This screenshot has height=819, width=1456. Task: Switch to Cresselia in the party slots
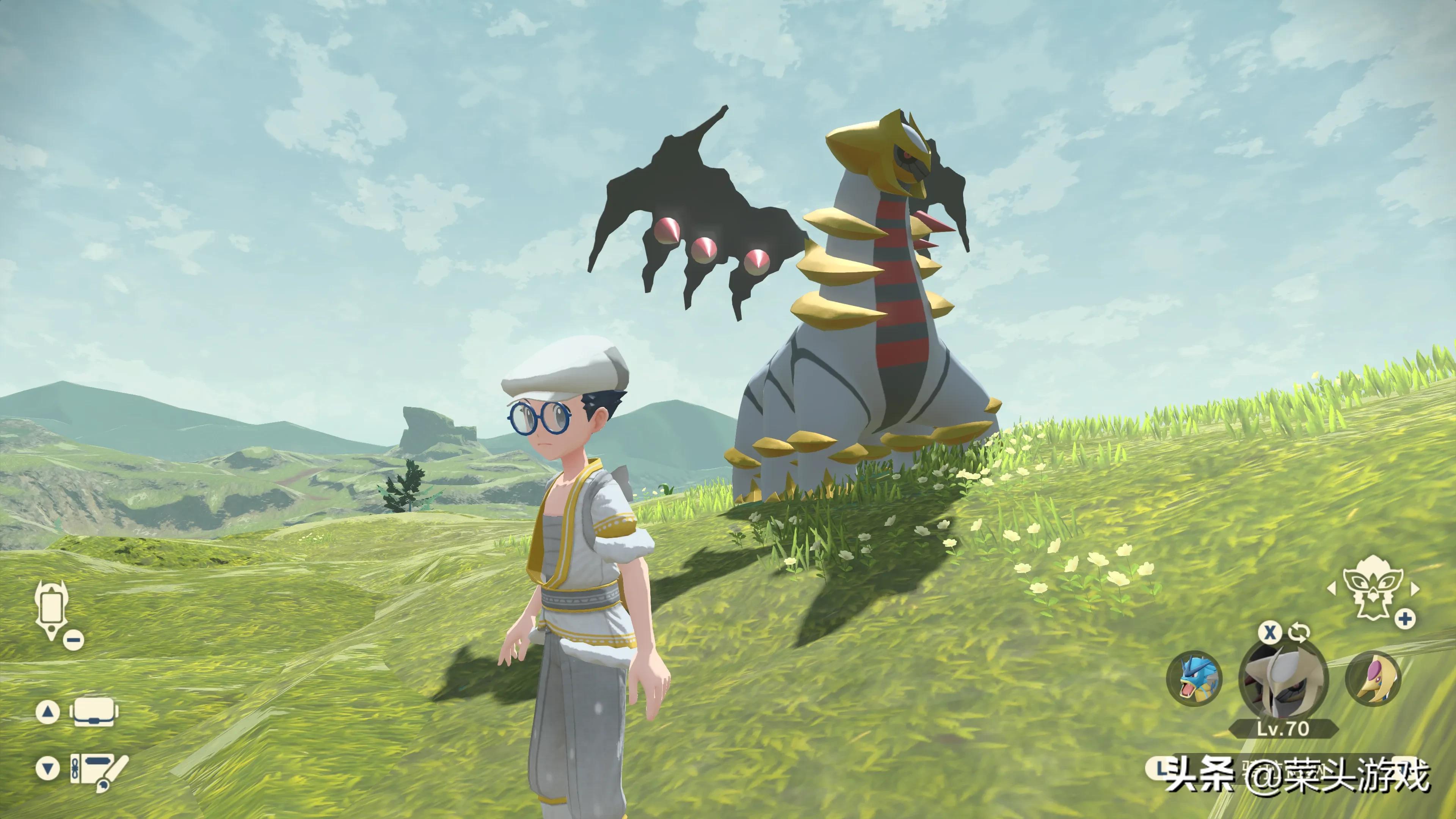point(1372,679)
